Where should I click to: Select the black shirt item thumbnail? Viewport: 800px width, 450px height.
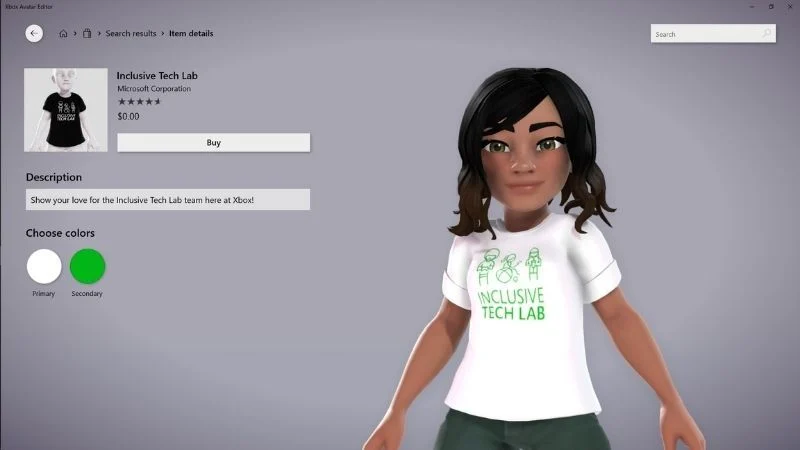point(66,110)
